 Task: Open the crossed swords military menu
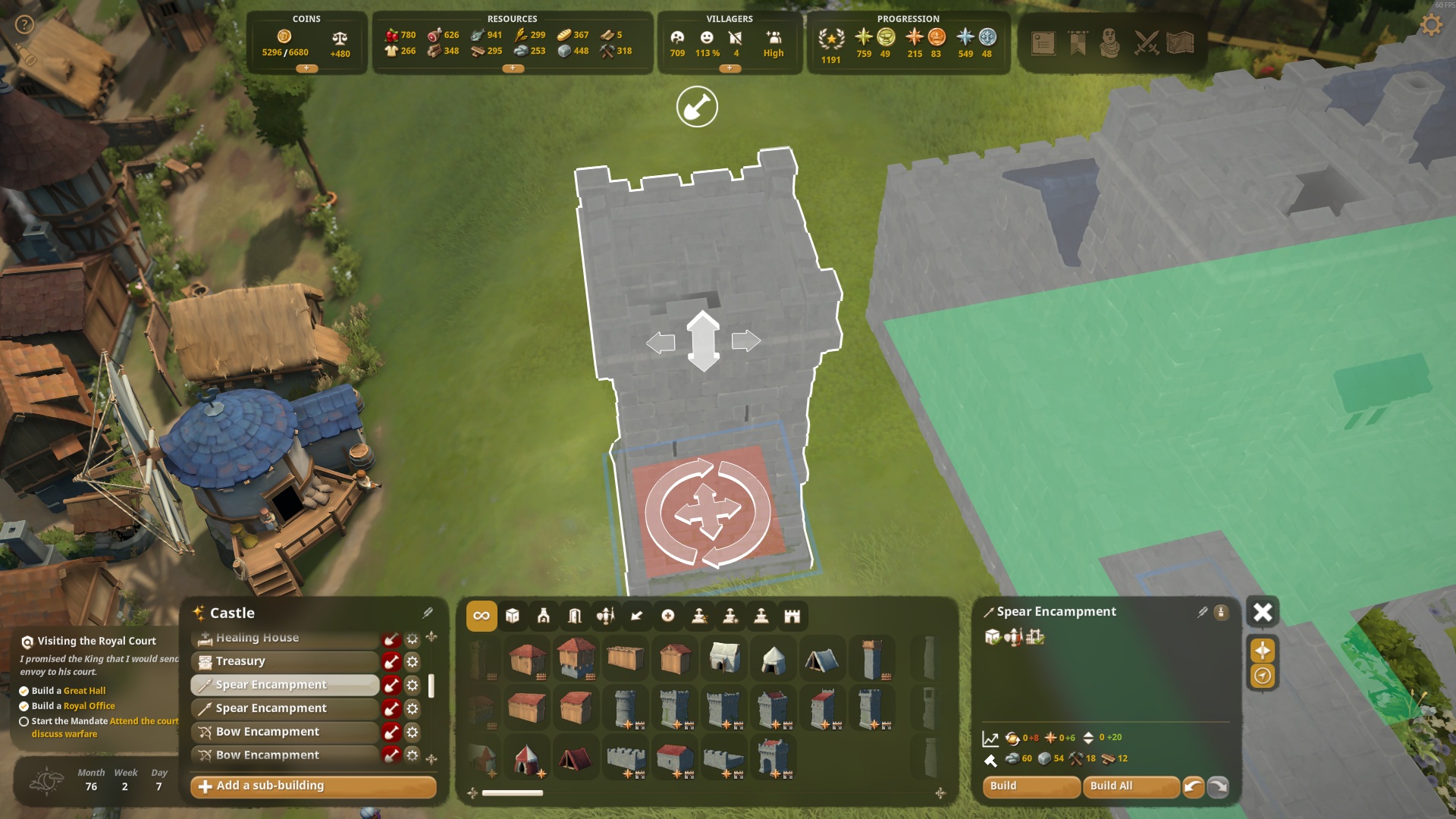[1146, 43]
